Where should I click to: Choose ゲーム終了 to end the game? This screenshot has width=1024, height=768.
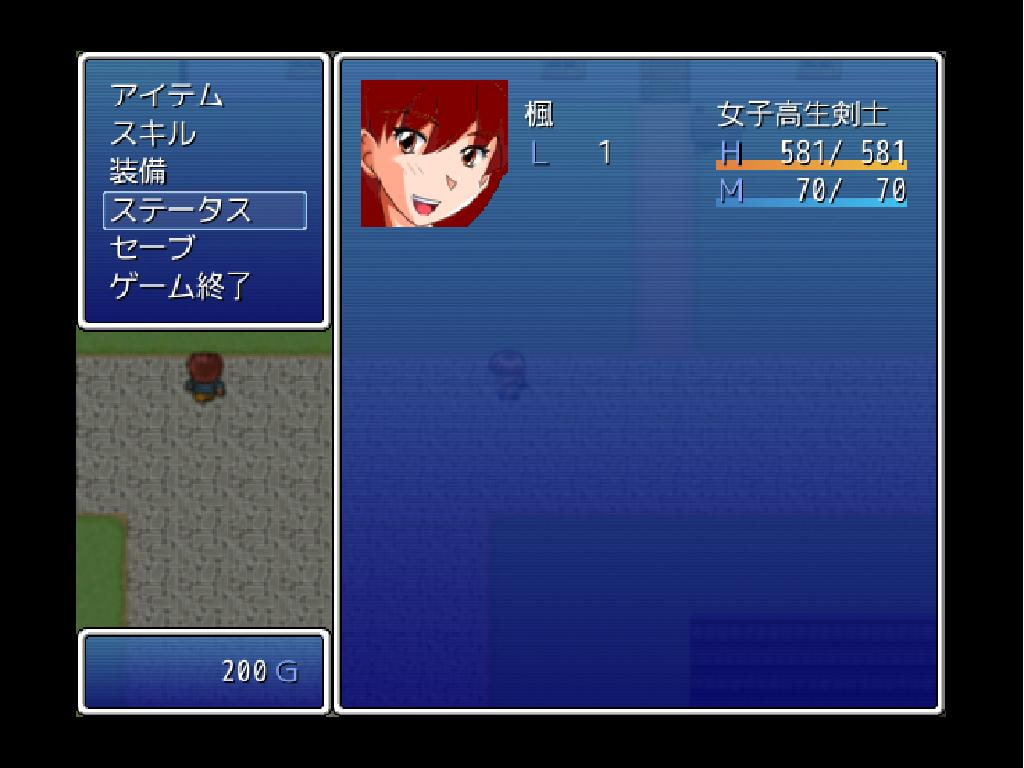[x=180, y=287]
